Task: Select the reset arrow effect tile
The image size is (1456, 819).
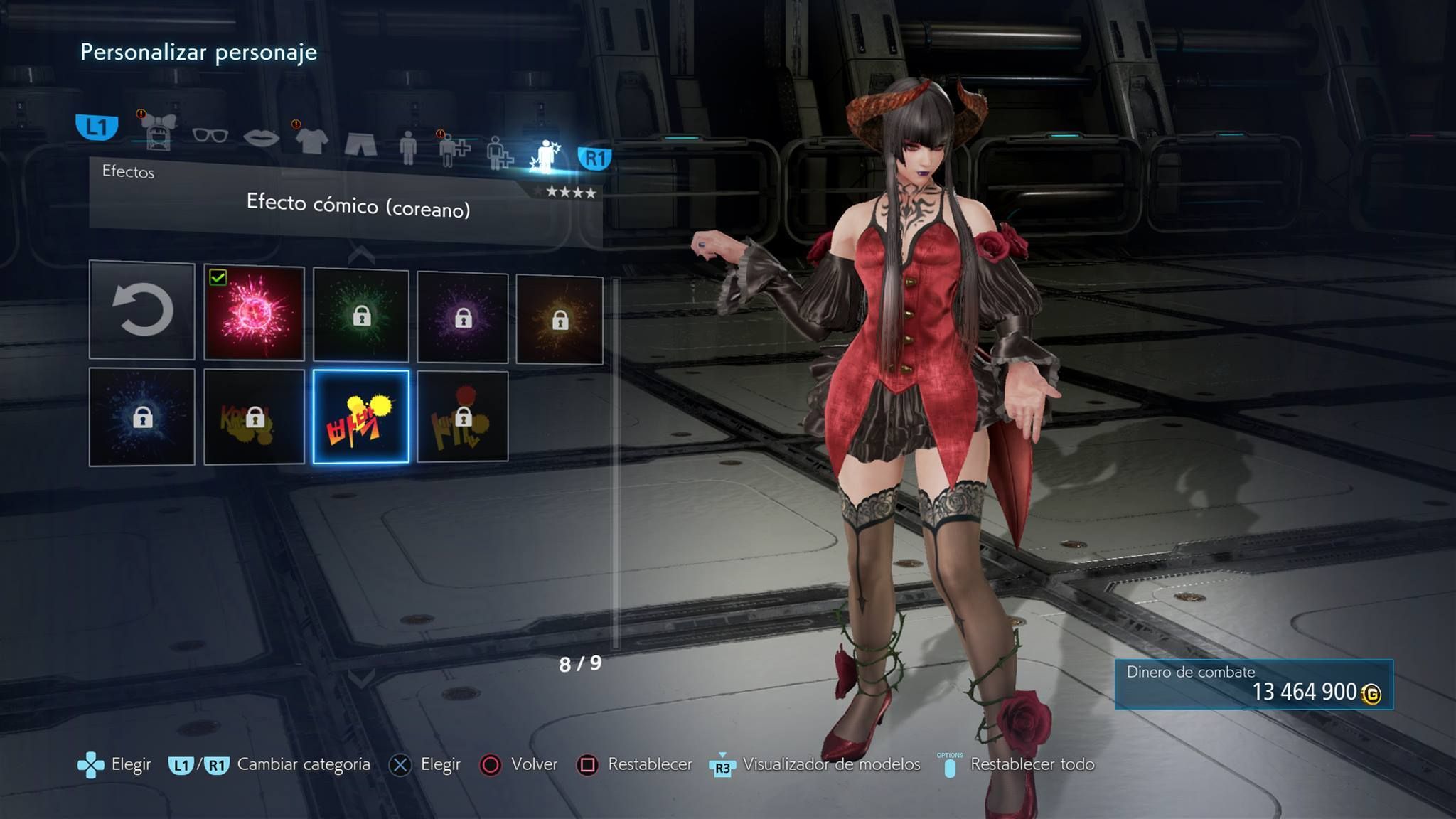Action: 142,310
